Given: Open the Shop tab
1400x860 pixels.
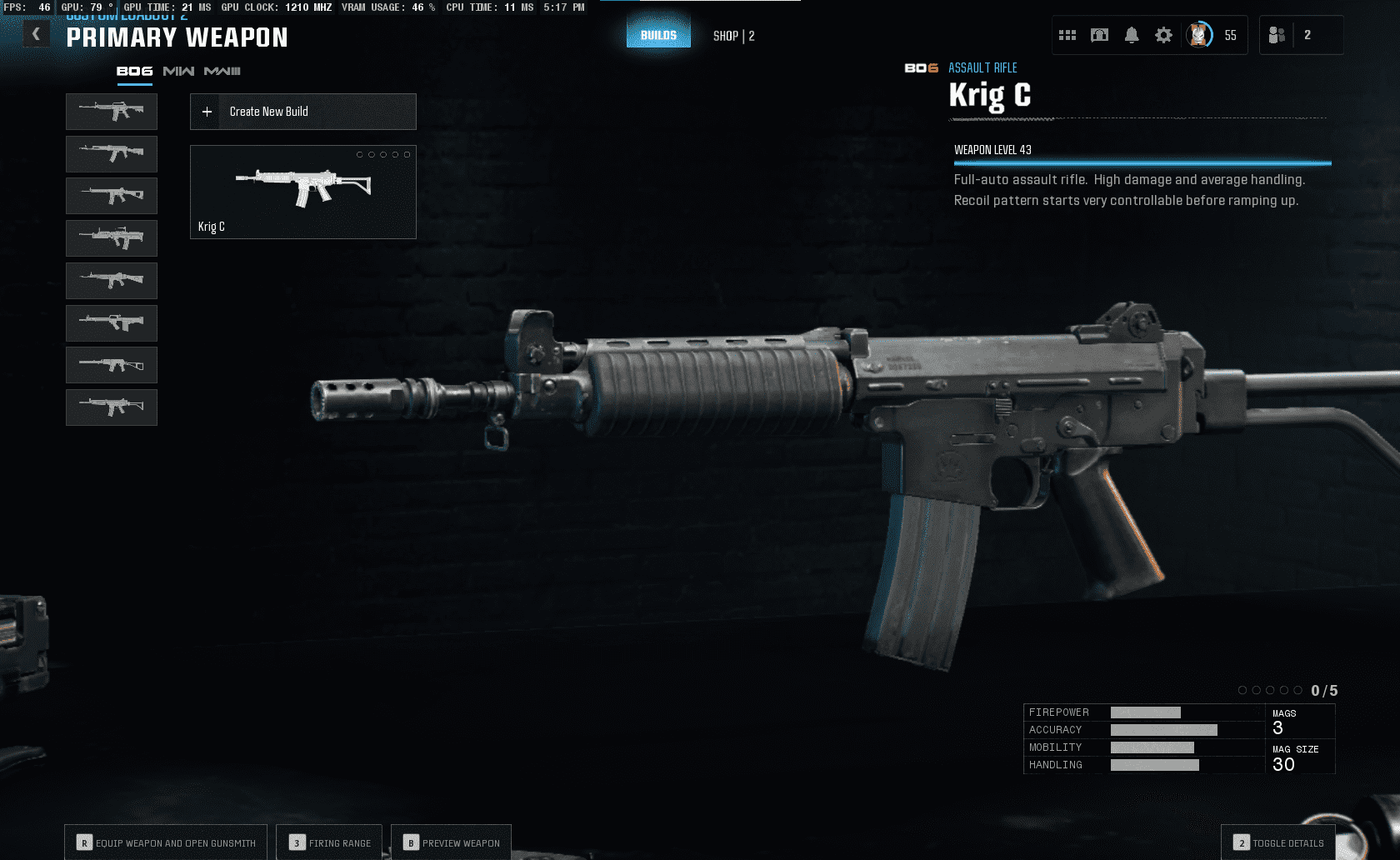Looking at the screenshot, I should pyautogui.click(x=733, y=36).
